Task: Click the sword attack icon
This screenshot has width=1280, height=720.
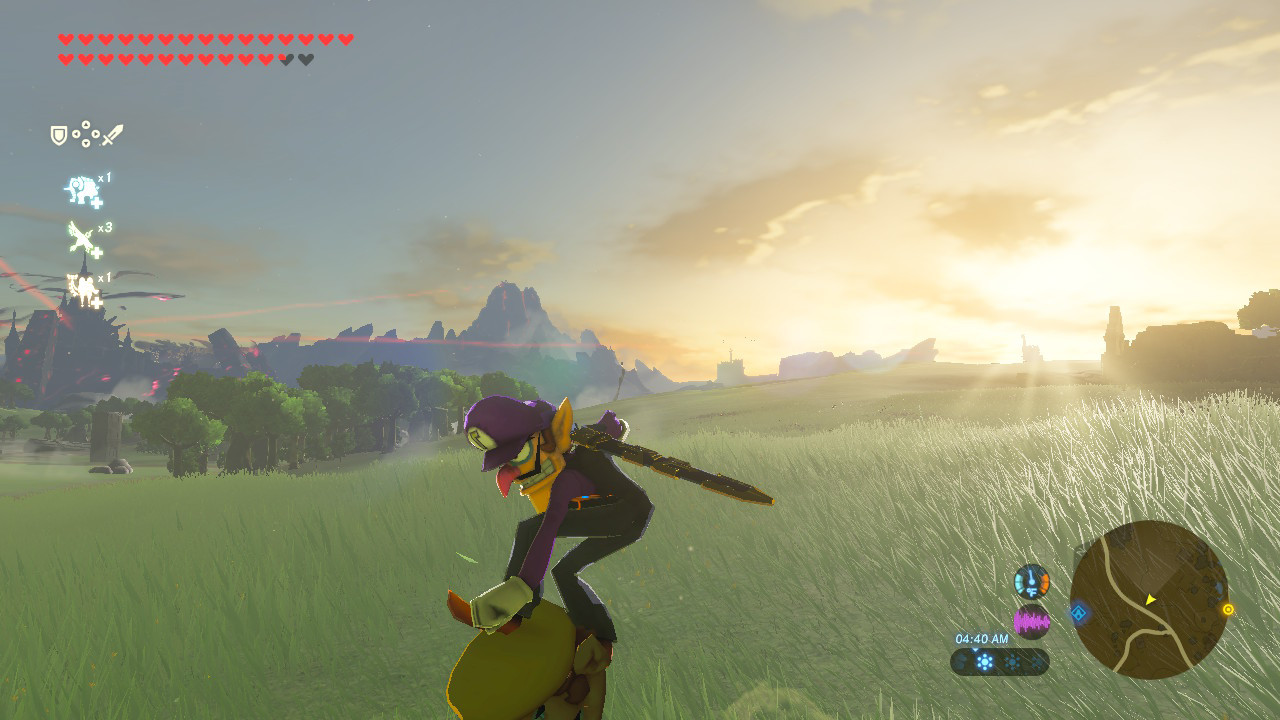Action: (x=113, y=136)
